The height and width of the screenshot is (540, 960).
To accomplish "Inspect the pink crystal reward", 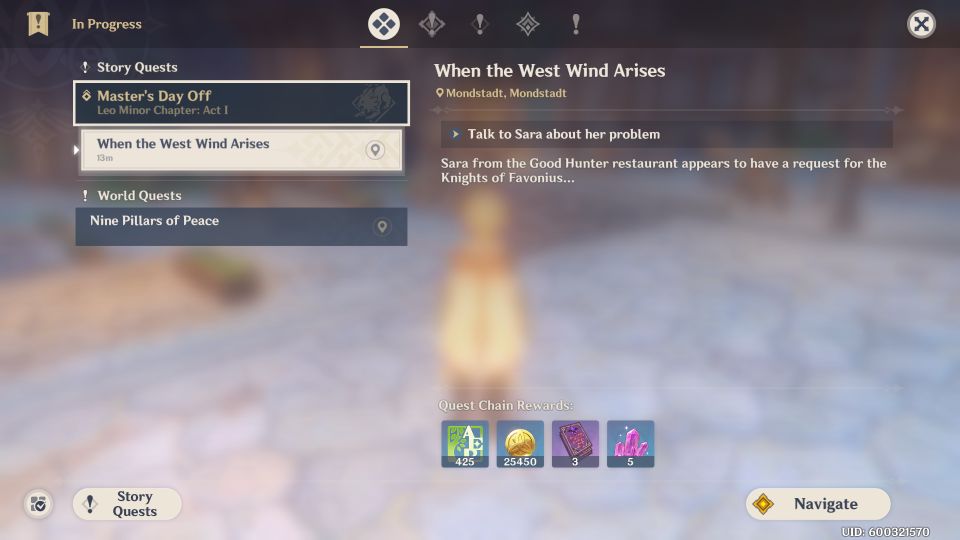I will [630, 444].
